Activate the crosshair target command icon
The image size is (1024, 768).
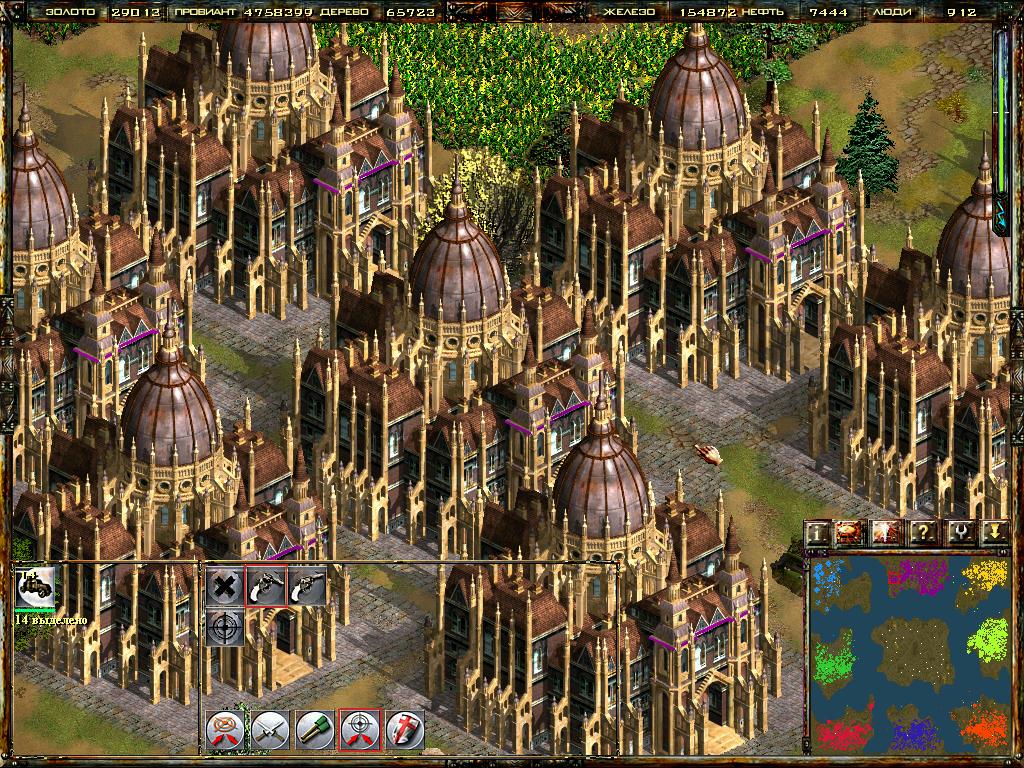[x=225, y=627]
